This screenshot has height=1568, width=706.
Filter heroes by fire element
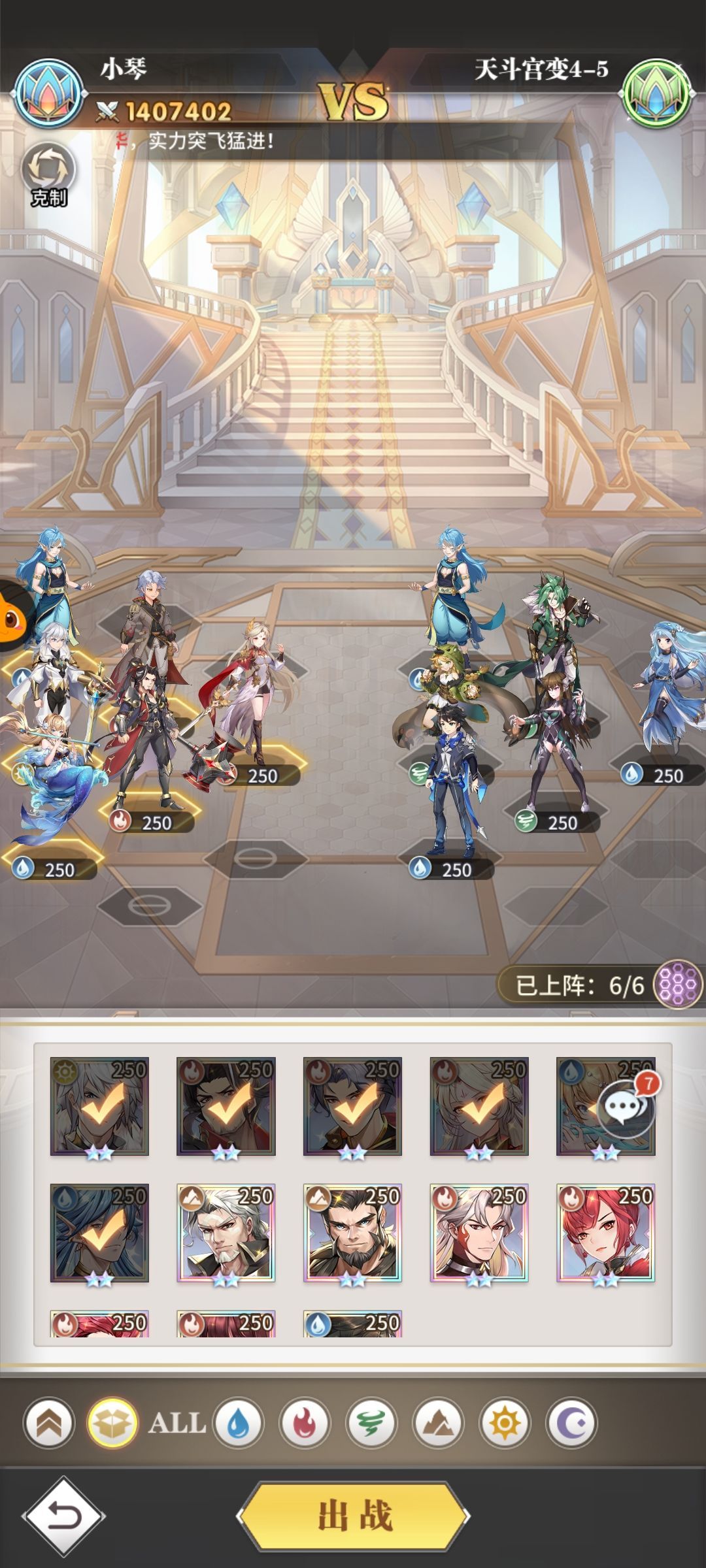pyautogui.click(x=305, y=1423)
